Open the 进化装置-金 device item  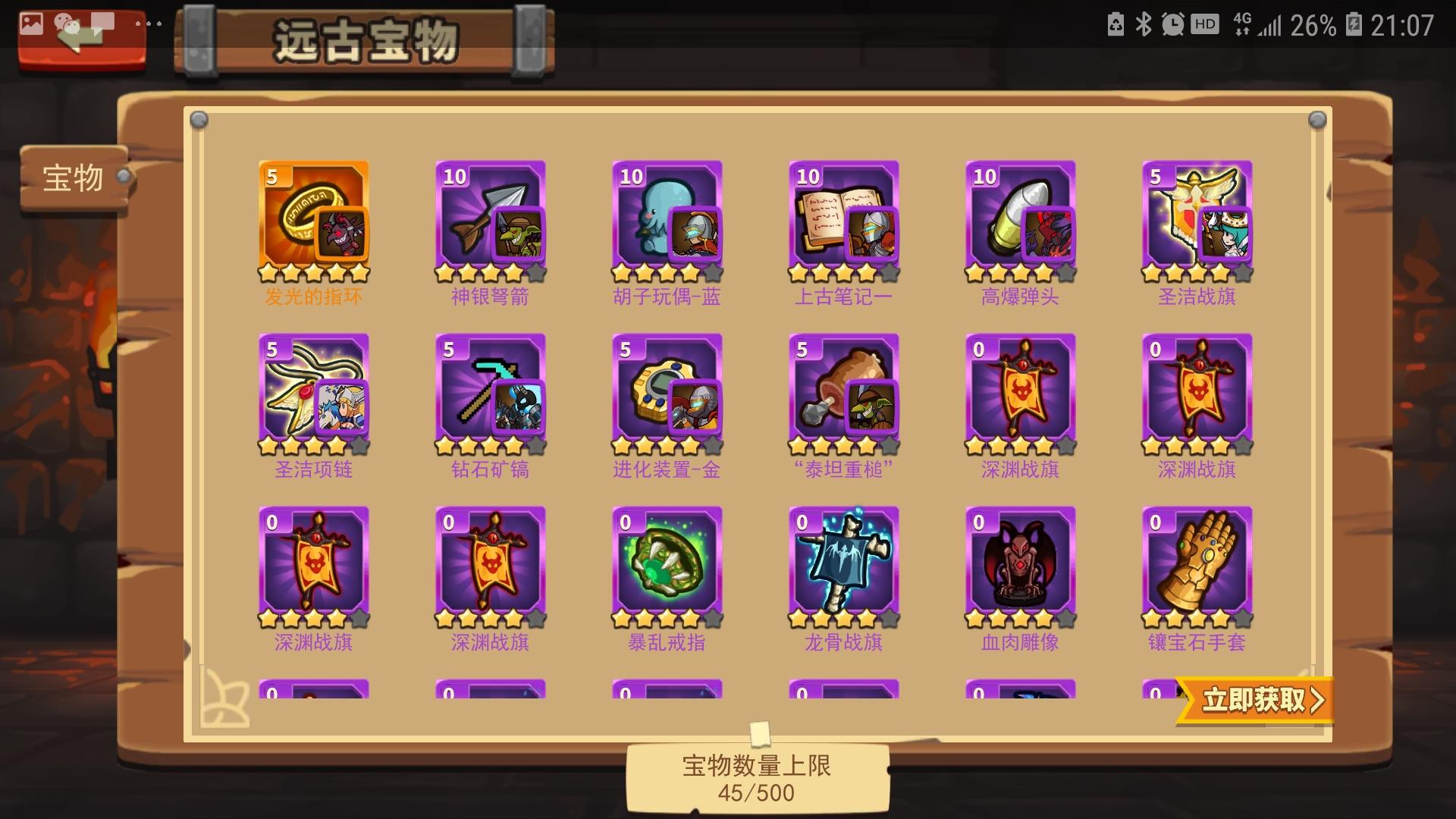pos(667,391)
